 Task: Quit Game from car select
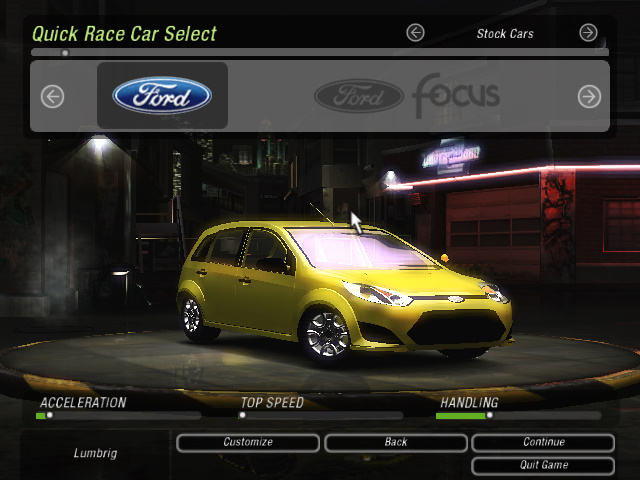(543, 465)
